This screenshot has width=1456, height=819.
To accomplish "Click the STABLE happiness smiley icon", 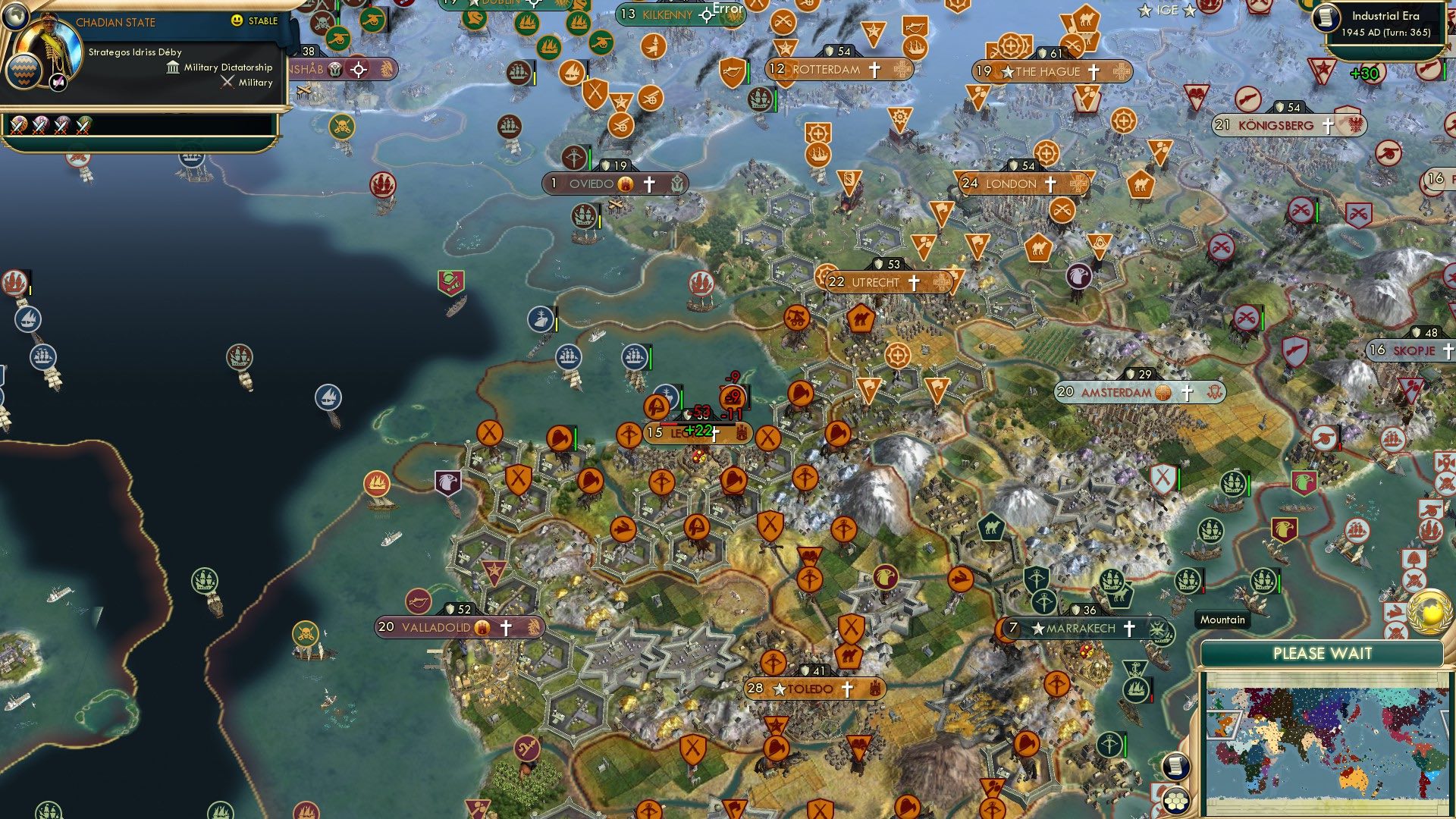I will click(238, 22).
